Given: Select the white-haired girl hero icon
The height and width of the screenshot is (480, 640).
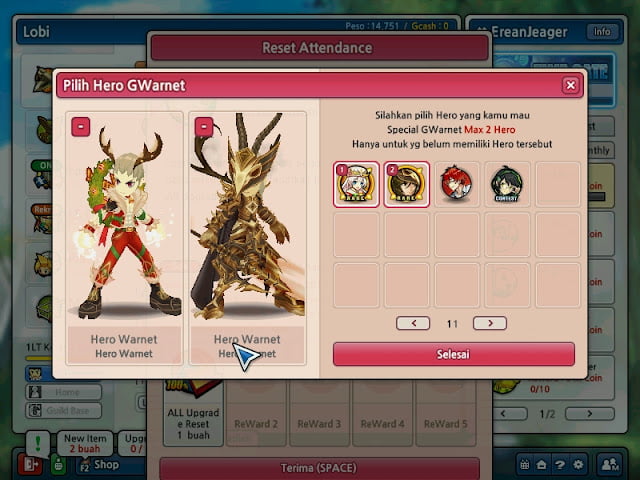Looking at the screenshot, I should pyautogui.click(x=357, y=184).
